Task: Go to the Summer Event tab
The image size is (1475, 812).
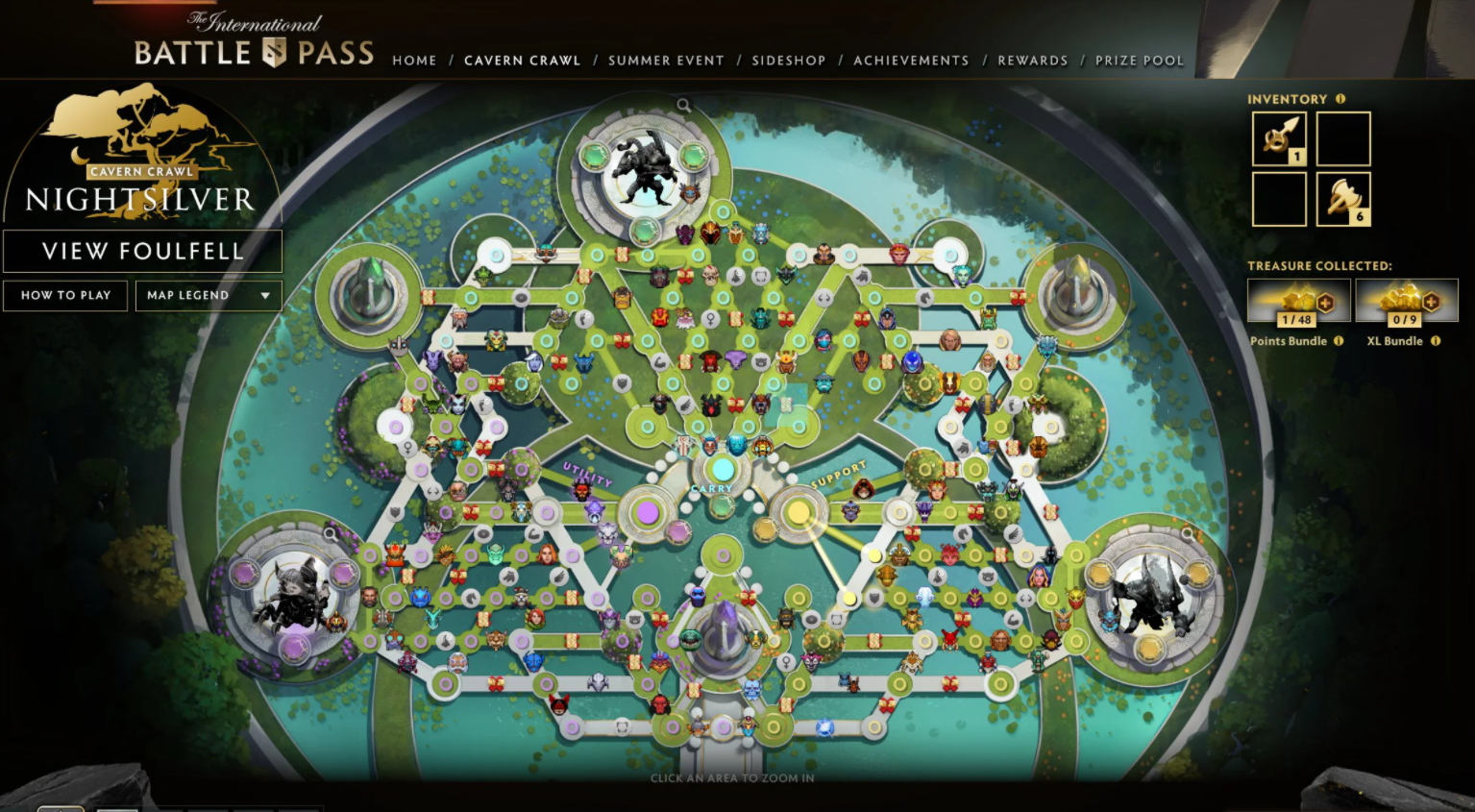Action: tap(666, 61)
